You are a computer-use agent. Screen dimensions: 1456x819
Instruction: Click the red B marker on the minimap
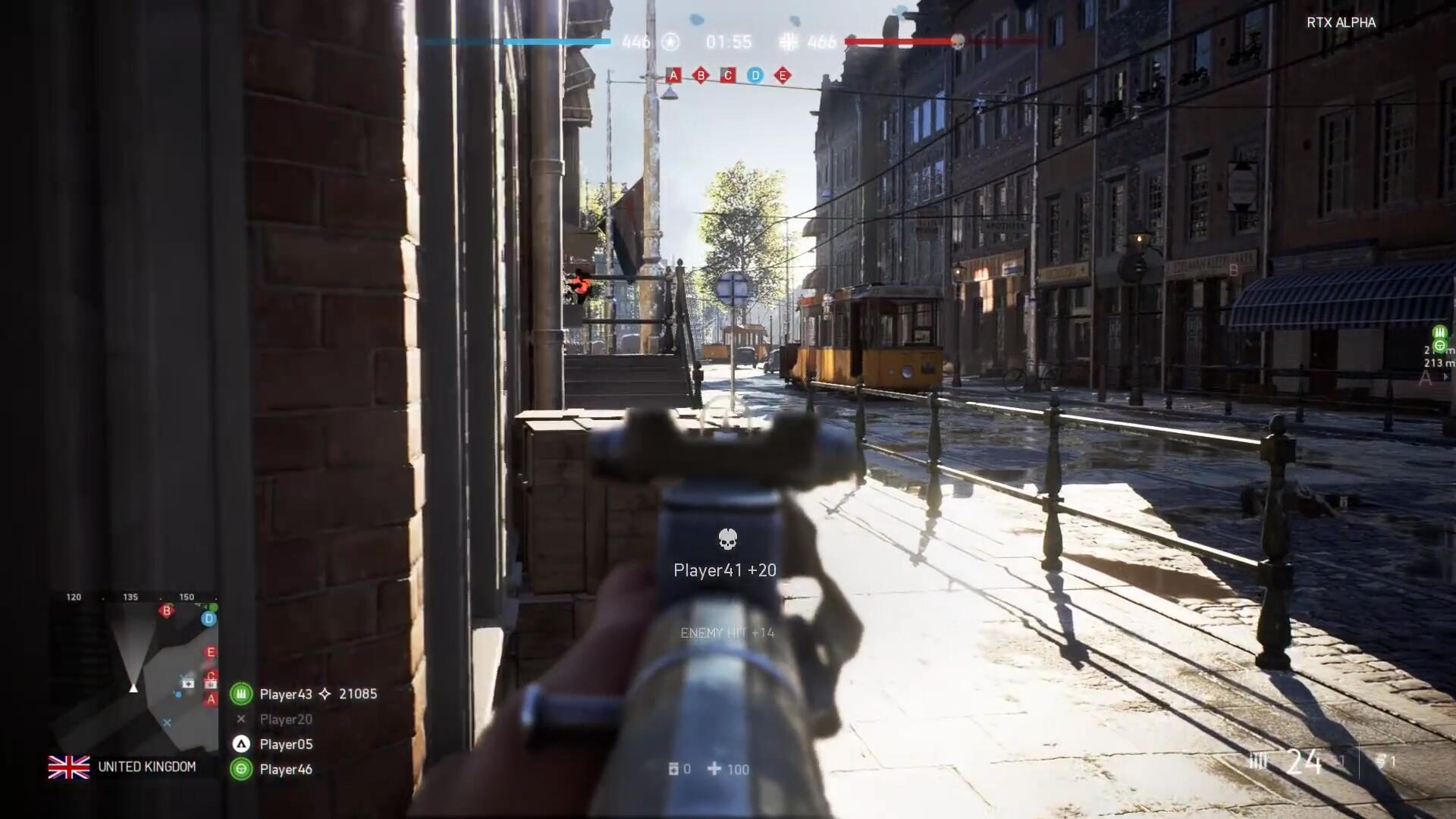(167, 610)
